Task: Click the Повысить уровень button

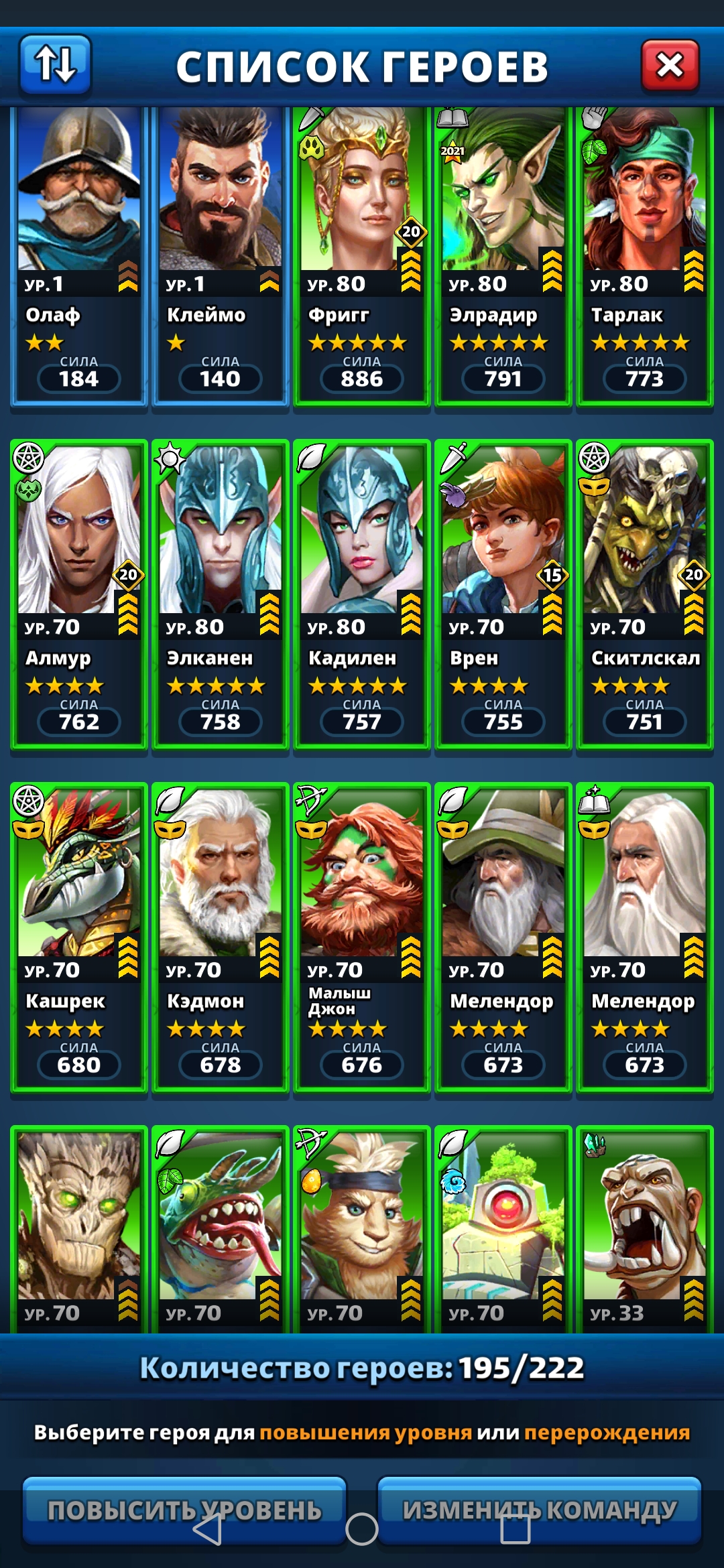Action: 184,1509
